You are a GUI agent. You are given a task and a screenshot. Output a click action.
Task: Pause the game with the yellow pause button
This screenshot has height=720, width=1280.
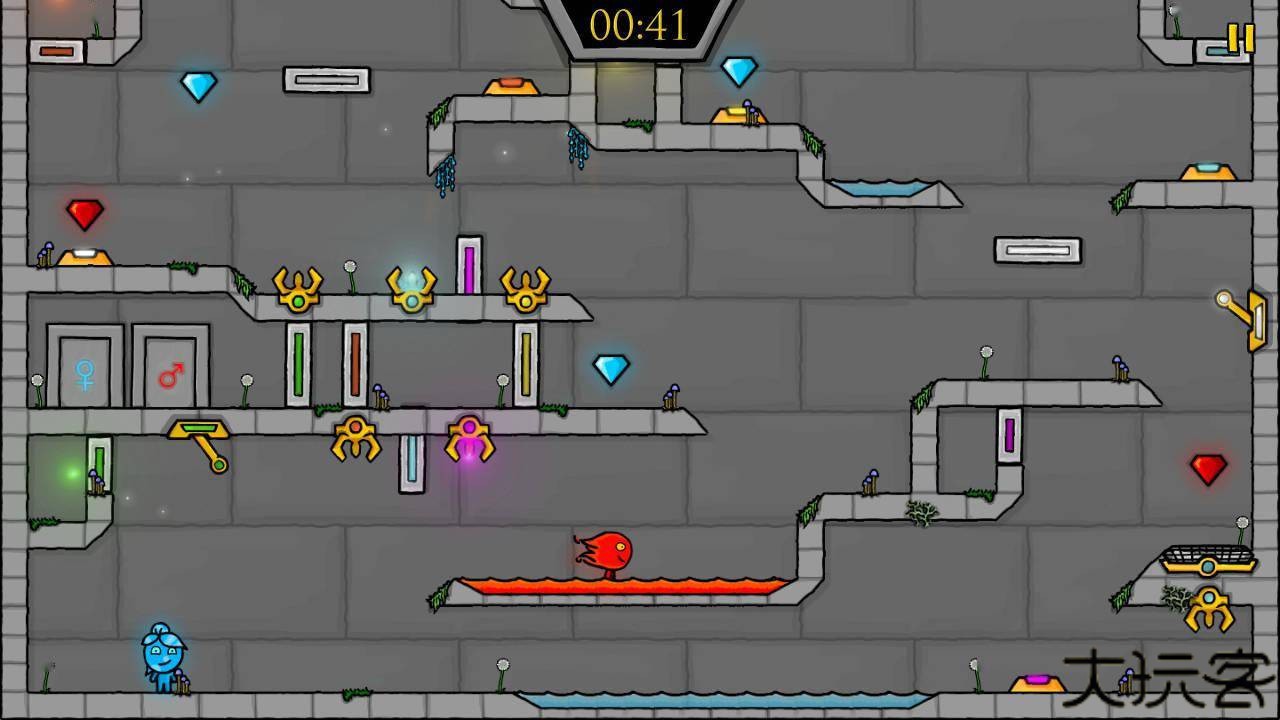tap(1240, 38)
